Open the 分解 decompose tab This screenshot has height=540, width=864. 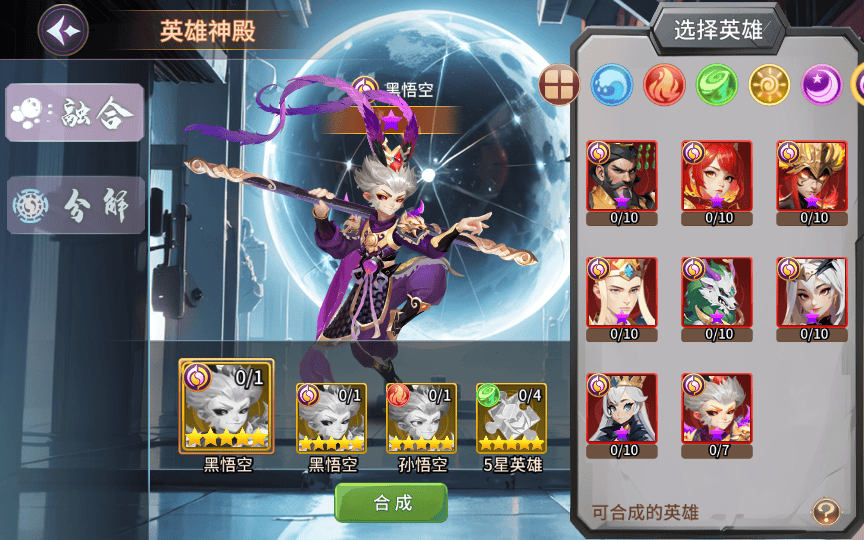tap(76, 205)
